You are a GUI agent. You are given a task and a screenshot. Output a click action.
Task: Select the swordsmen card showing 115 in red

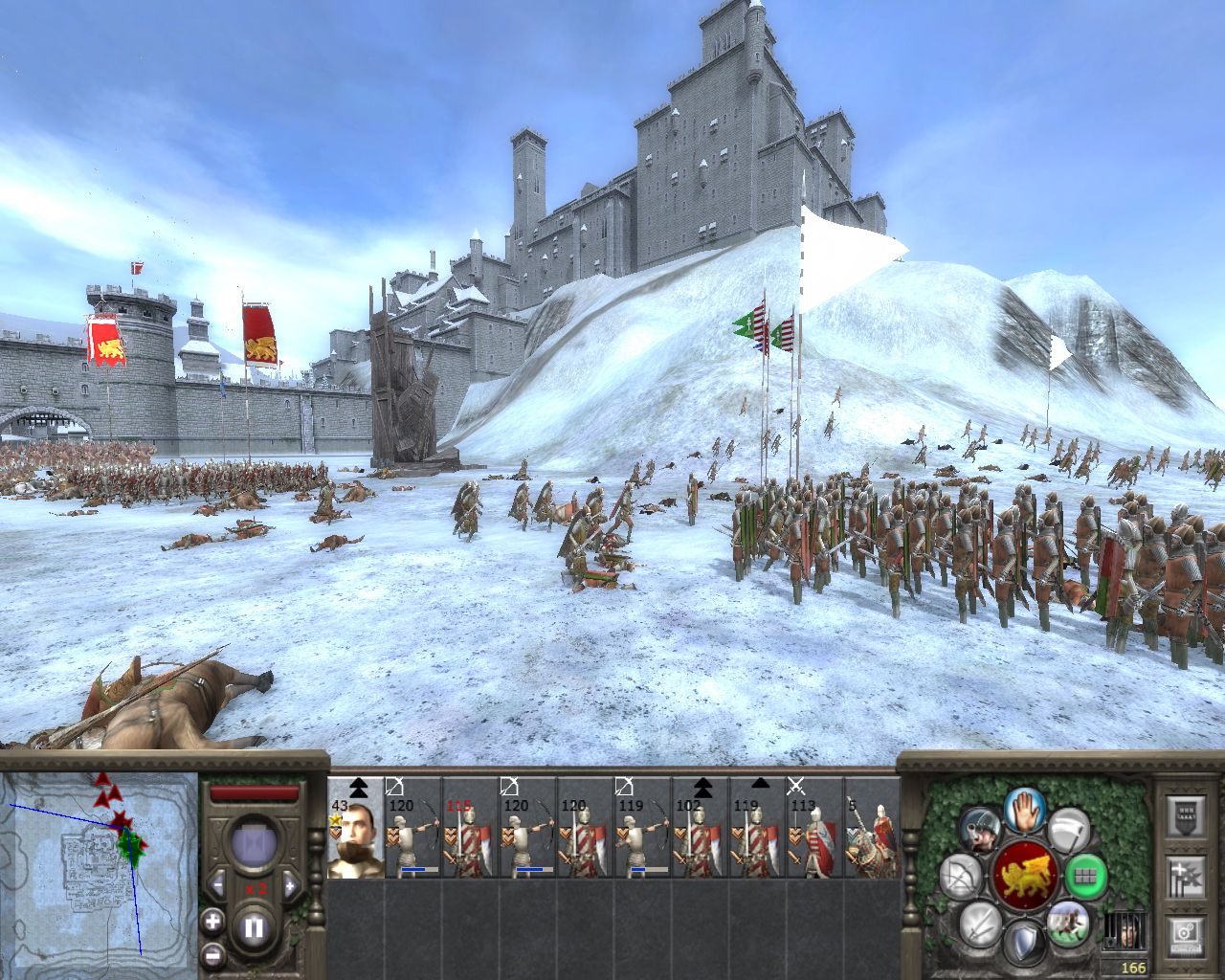pyautogui.click(x=470, y=828)
